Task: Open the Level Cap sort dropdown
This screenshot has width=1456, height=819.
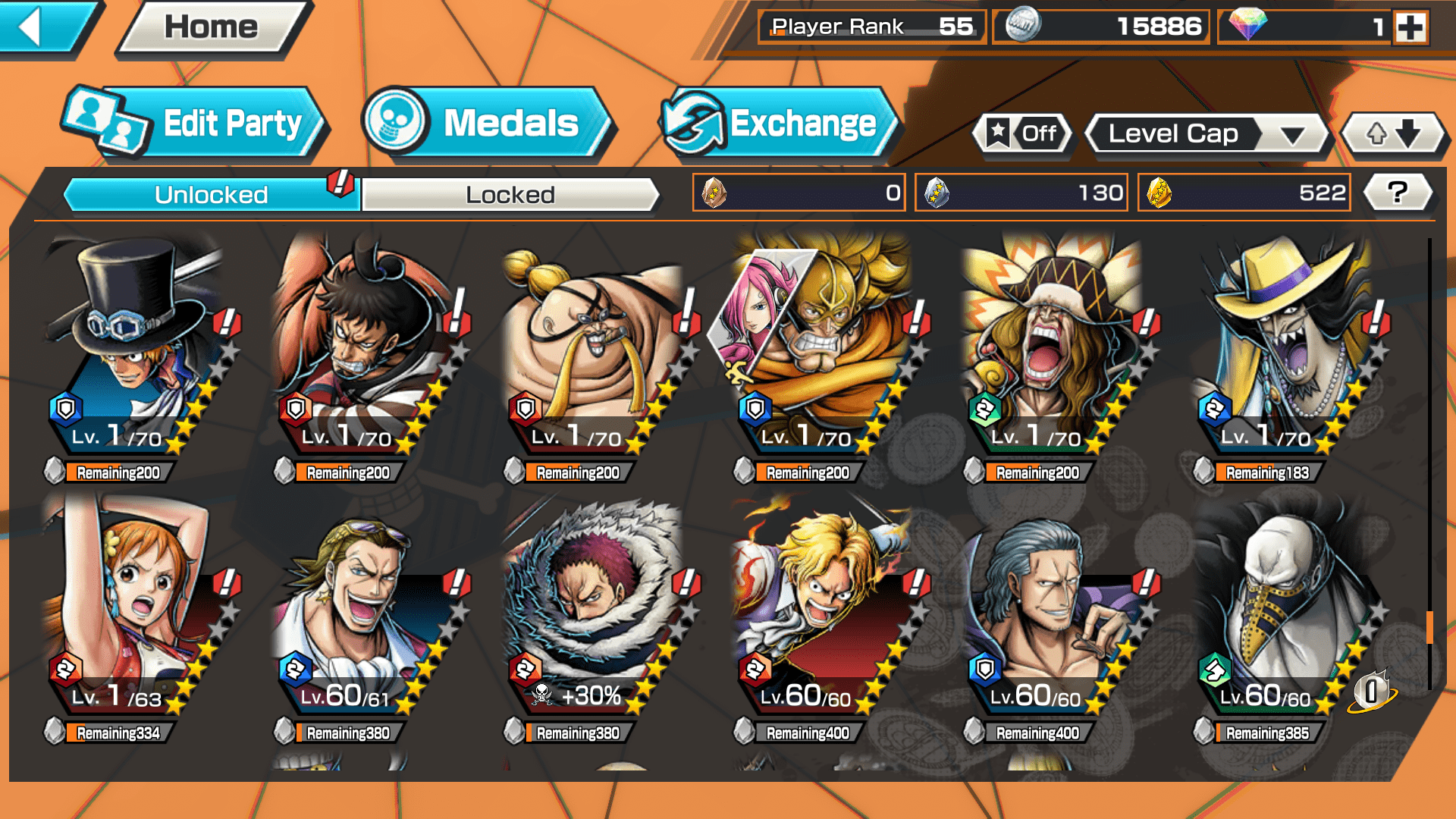Action: click(x=1207, y=134)
